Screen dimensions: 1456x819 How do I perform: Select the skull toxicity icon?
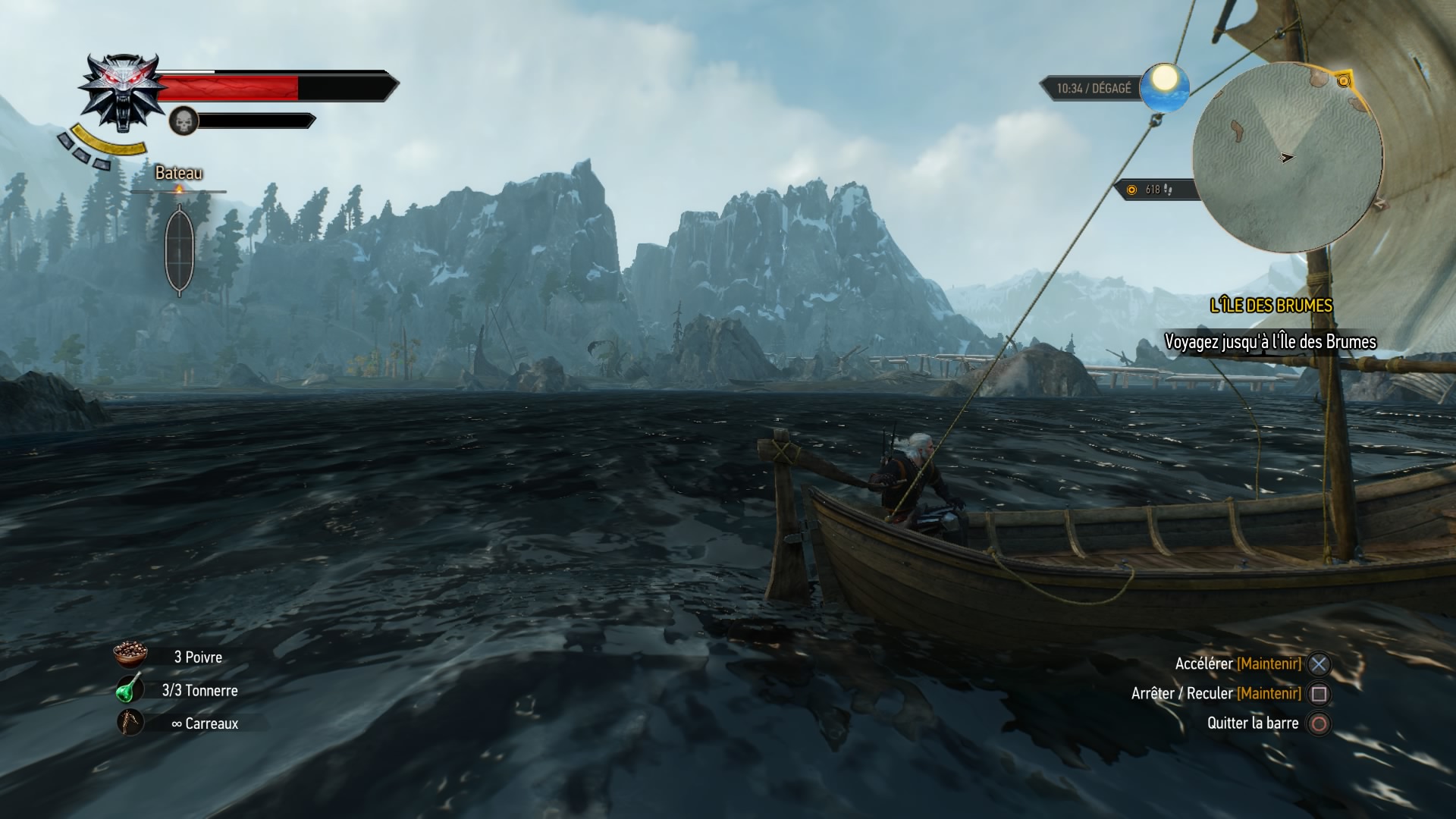183,121
